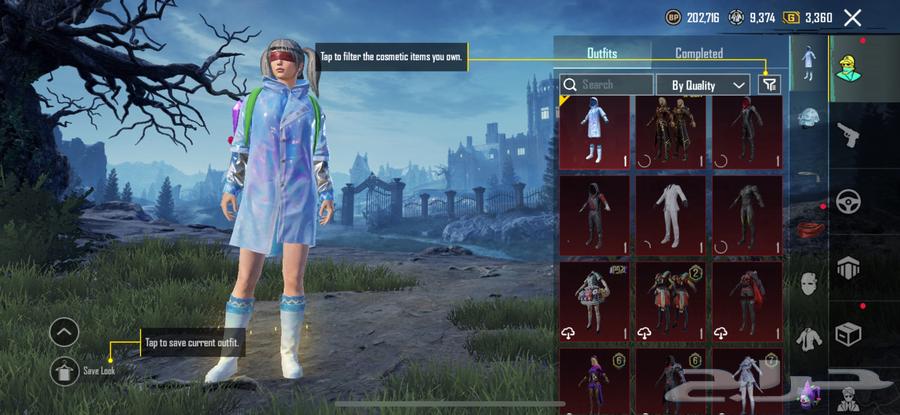The height and width of the screenshot is (415, 900).
Task: Show the face mask category
Action: [x=808, y=283]
